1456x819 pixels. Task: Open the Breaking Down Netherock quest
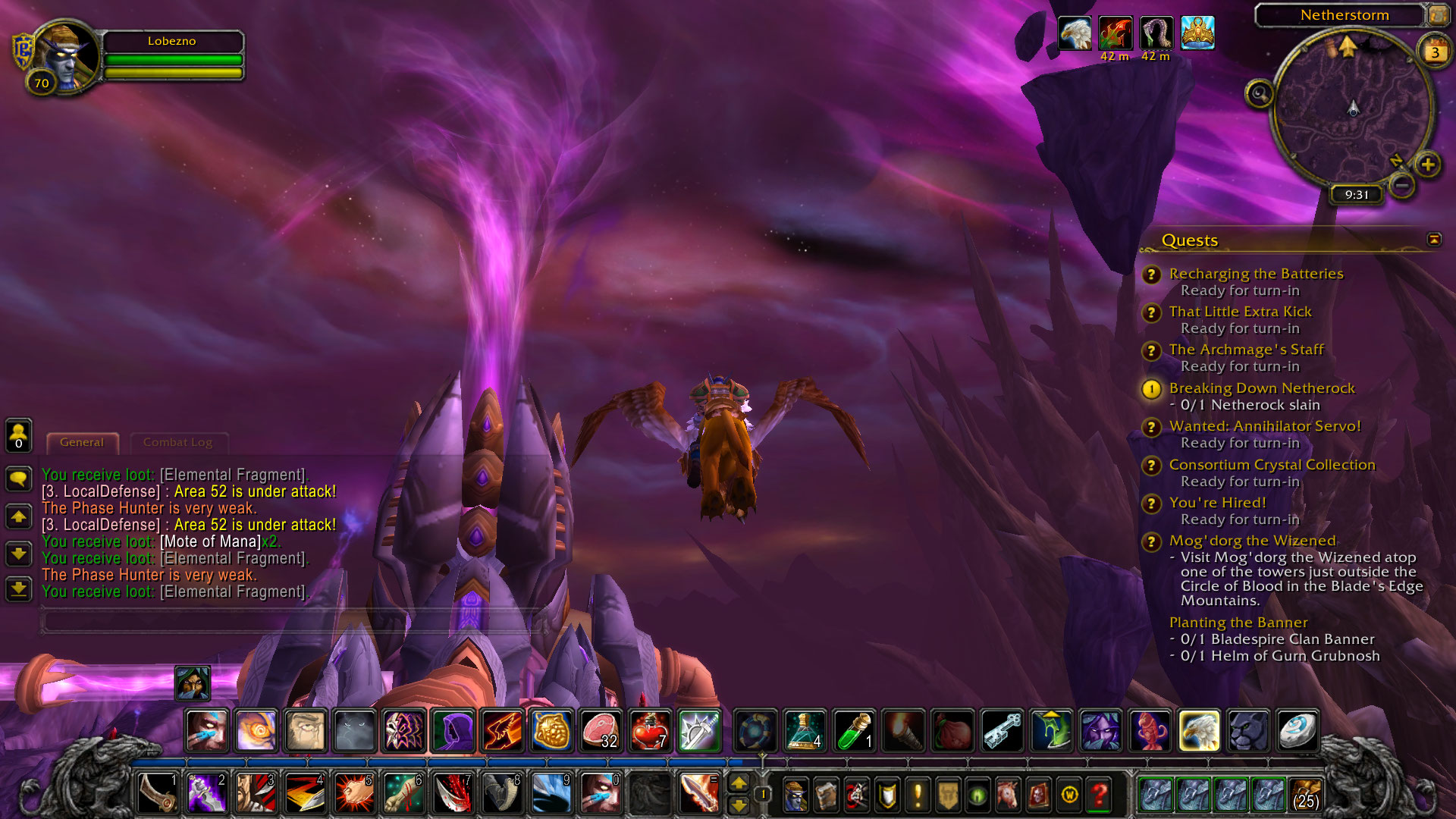coord(1261,388)
